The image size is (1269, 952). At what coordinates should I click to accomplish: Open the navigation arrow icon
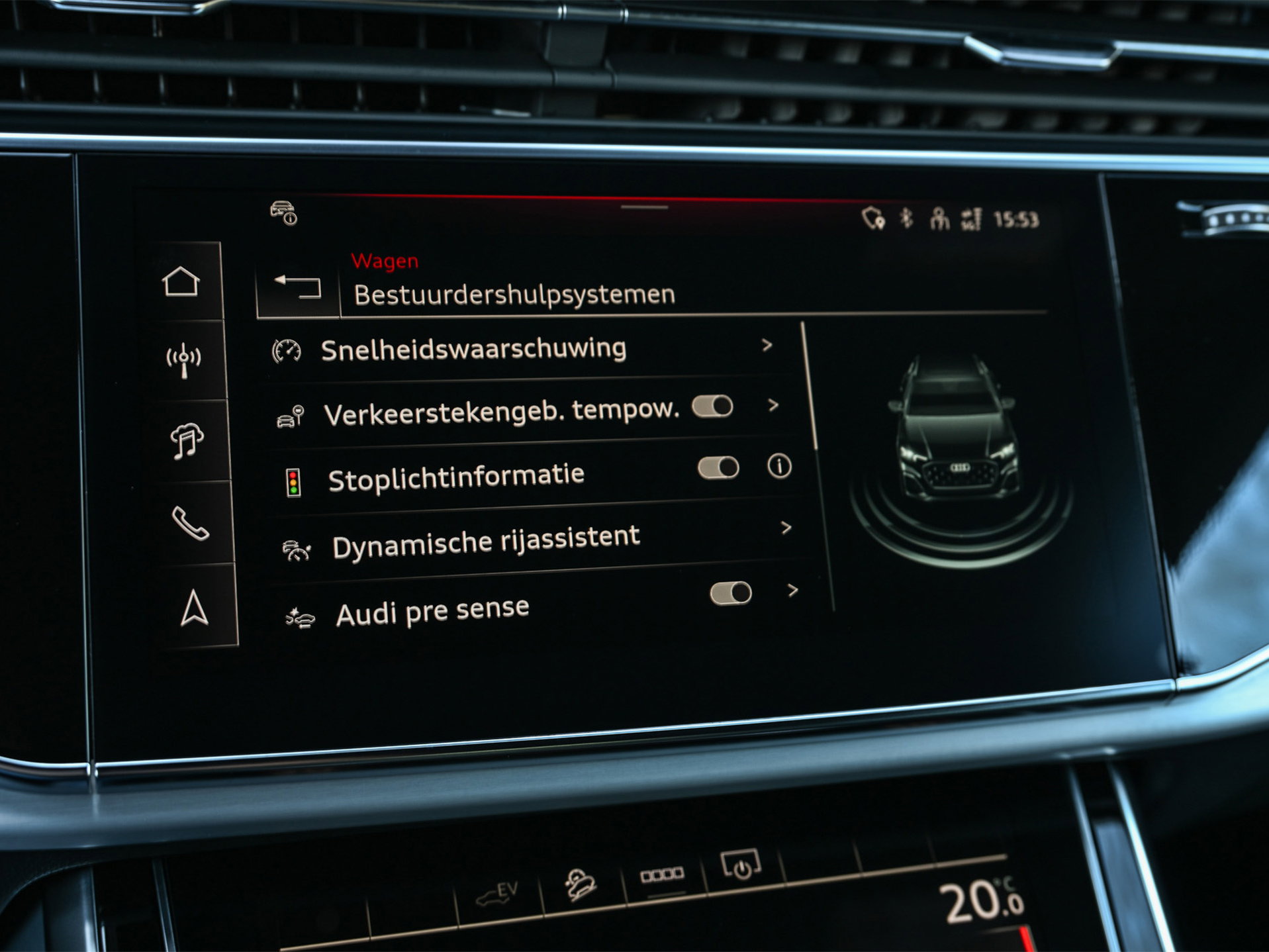coord(195,607)
